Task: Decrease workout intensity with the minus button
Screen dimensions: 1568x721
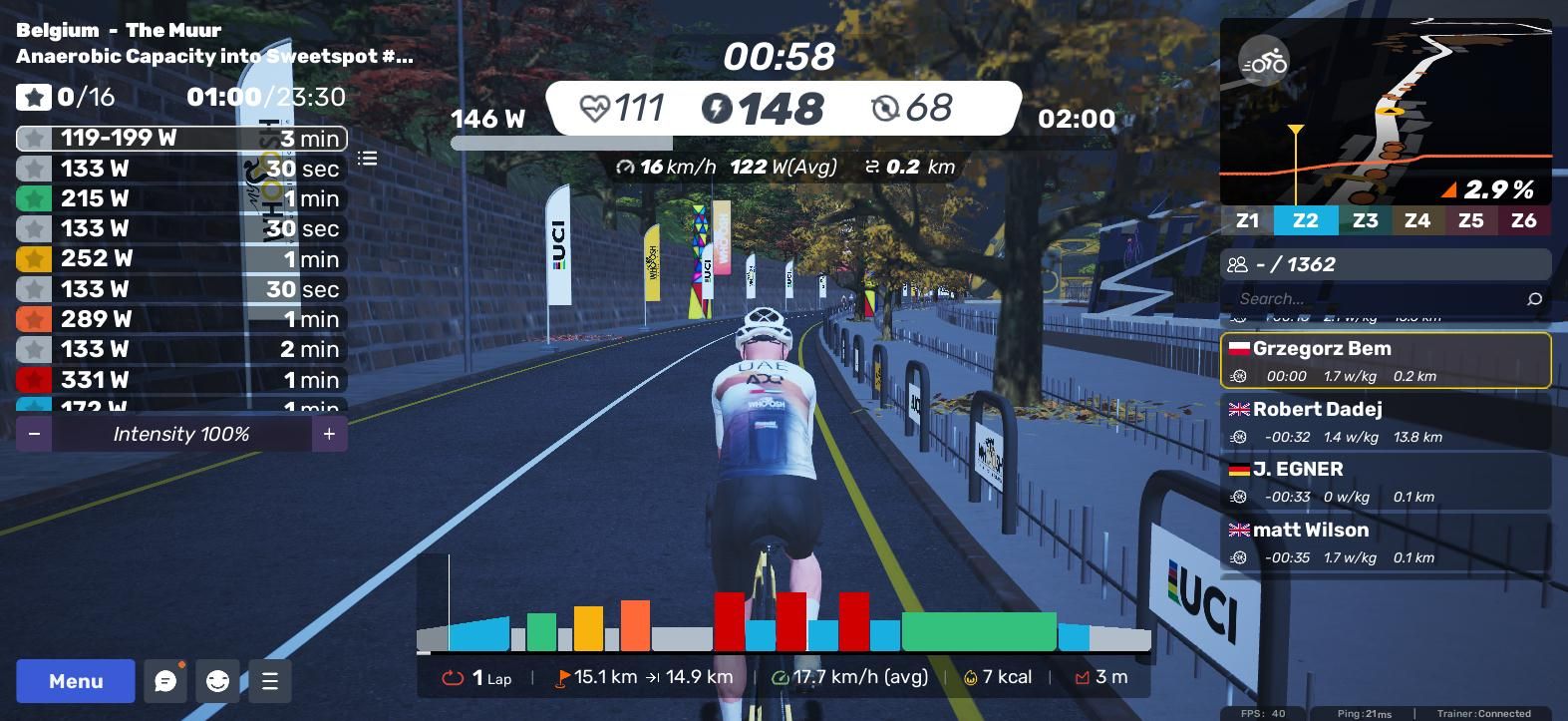Action: 35,434
